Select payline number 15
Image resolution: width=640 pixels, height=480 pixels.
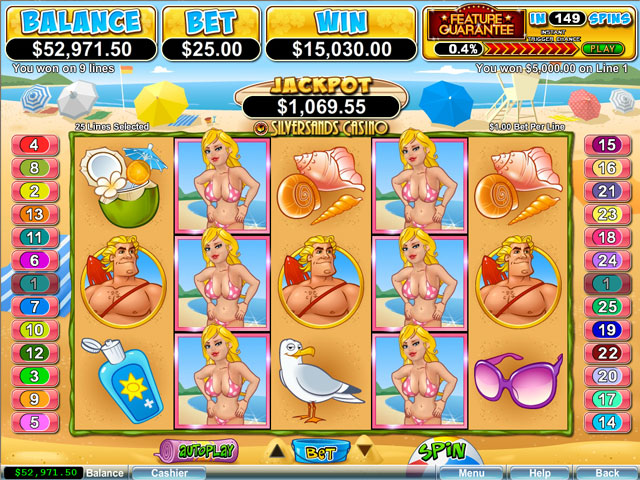coord(605,145)
